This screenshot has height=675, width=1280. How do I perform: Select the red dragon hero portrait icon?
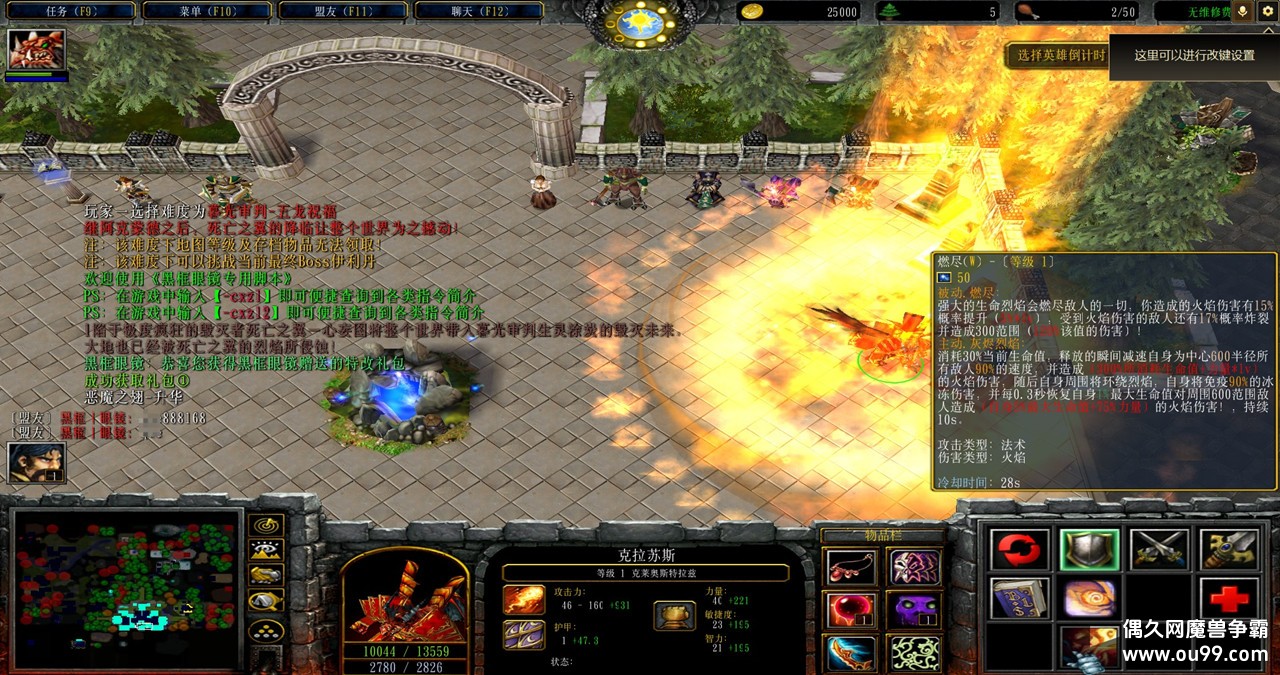37,49
